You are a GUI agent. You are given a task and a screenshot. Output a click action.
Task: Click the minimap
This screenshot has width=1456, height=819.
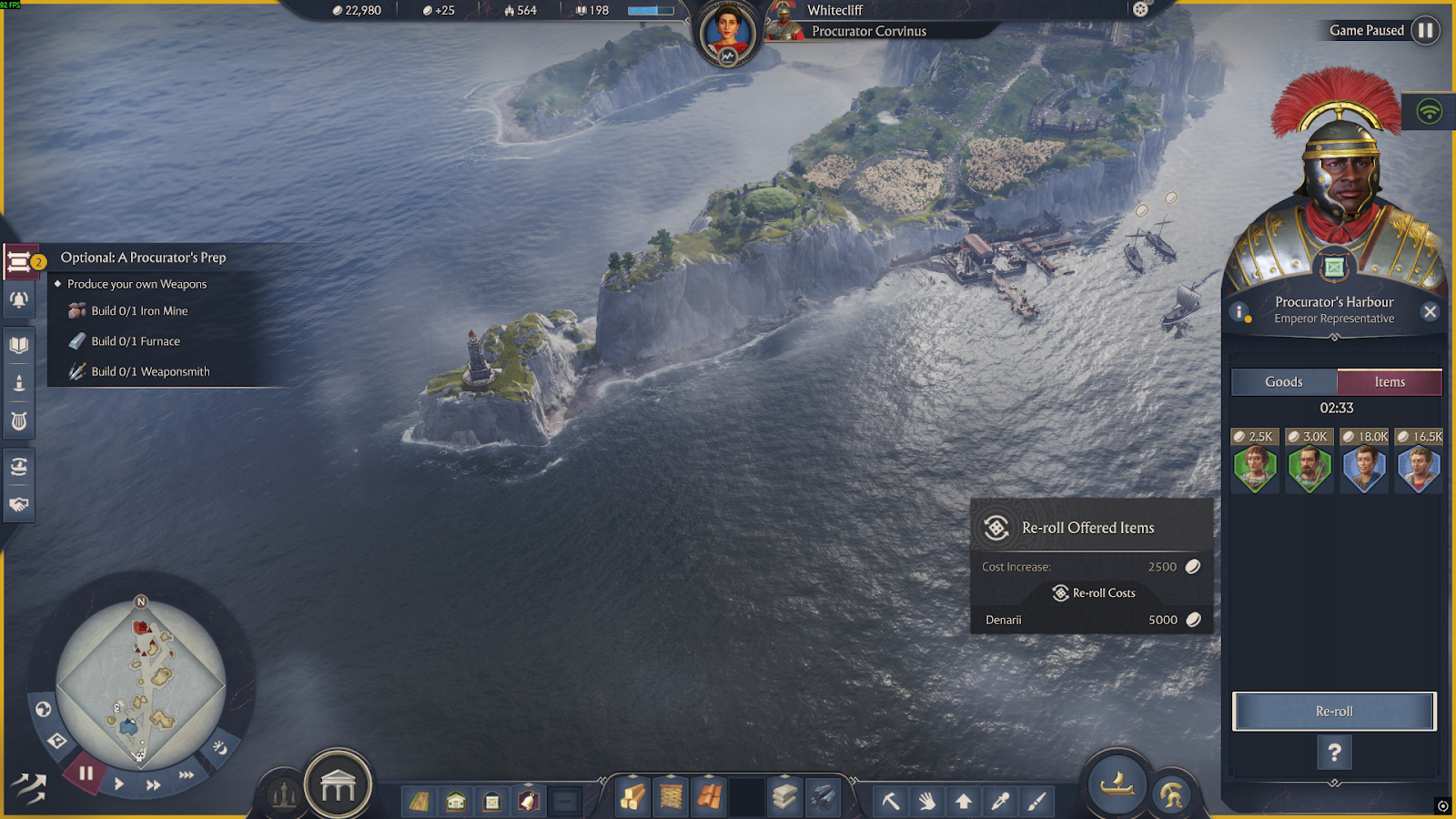[141, 682]
